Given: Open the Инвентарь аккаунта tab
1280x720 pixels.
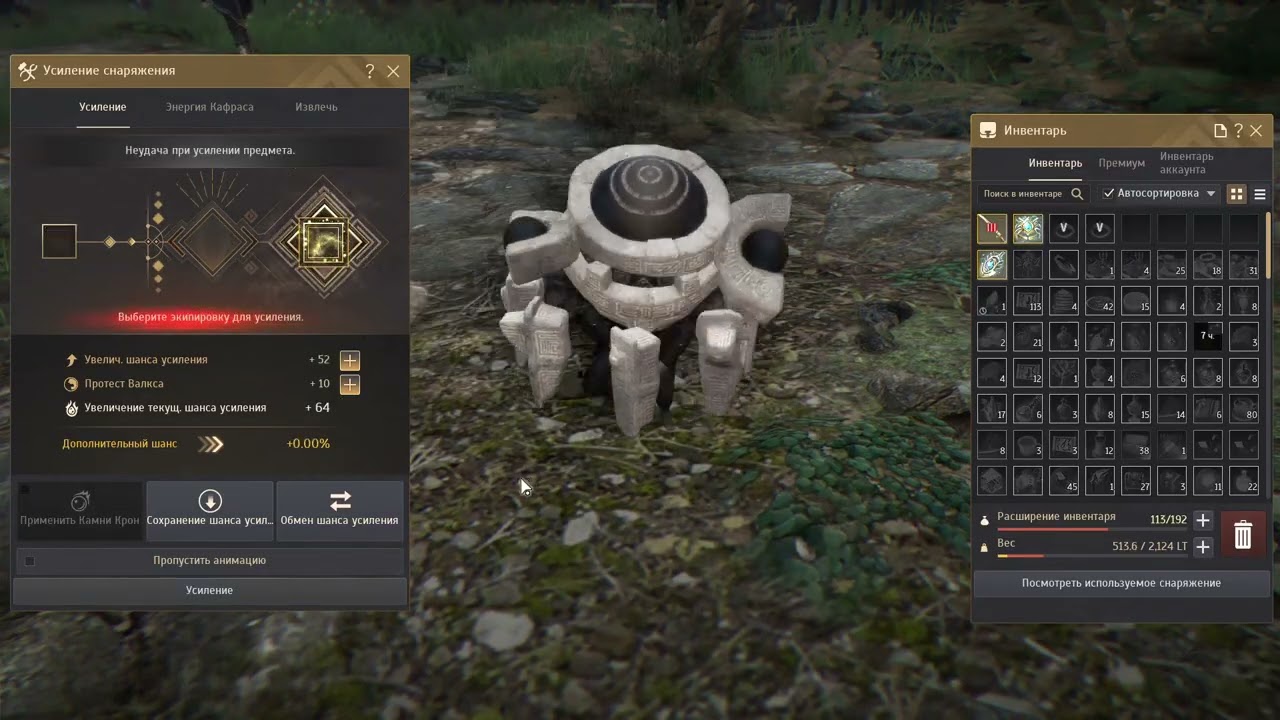Looking at the screenshot, I should point(1187,163).
